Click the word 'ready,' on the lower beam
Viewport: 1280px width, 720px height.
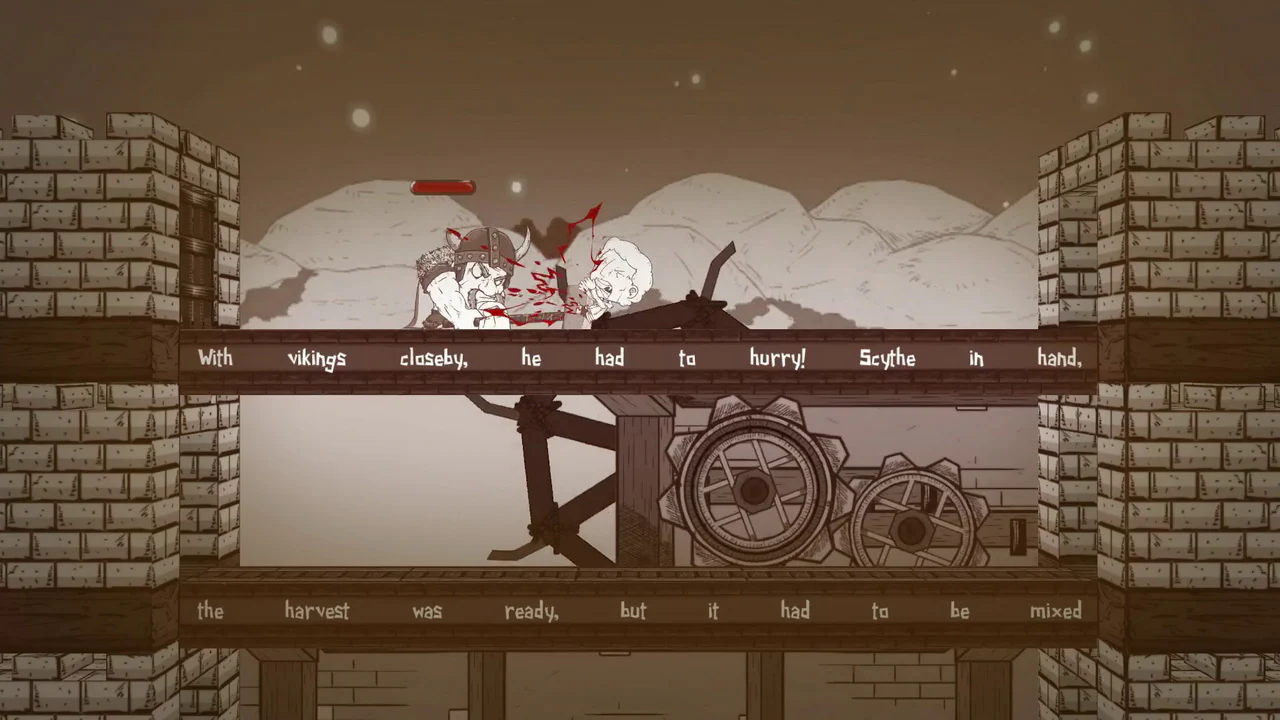[x=530, y=611]
